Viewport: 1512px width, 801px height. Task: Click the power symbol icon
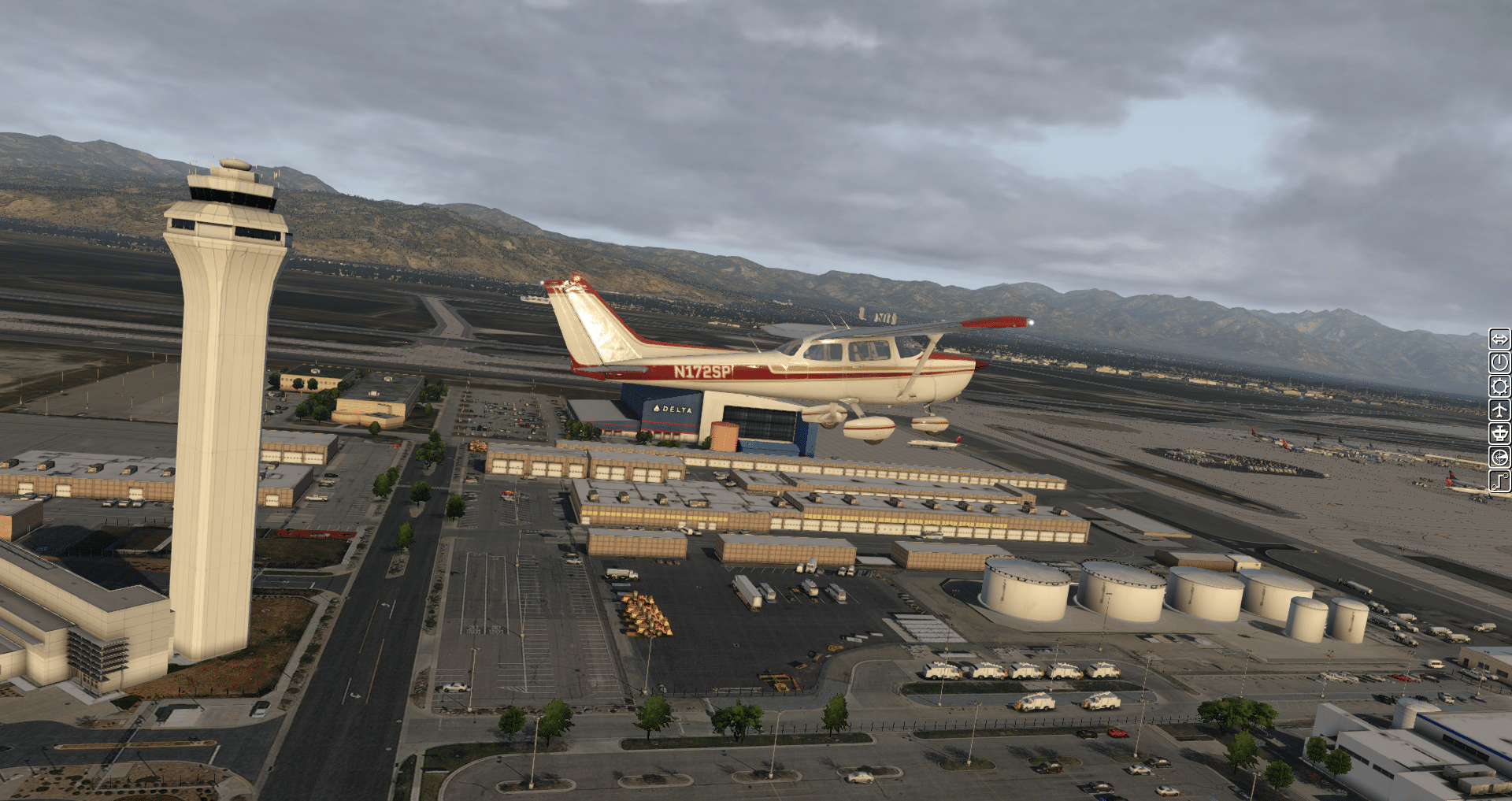[1499, 362]
